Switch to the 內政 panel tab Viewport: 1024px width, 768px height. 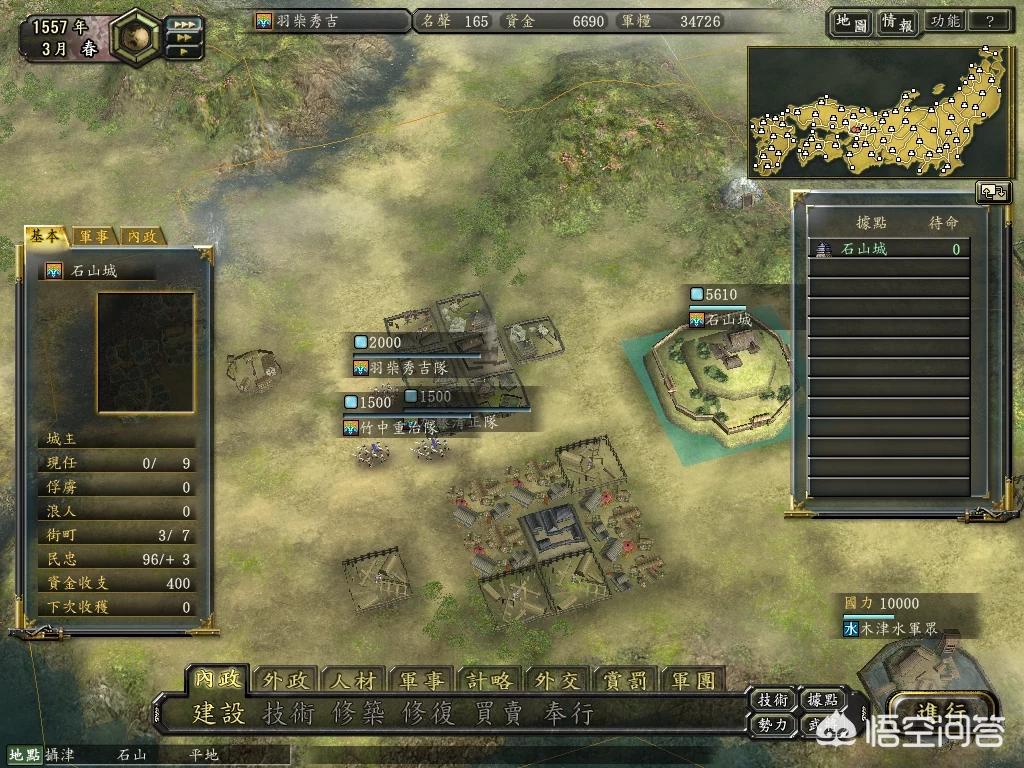pos(142,236)
